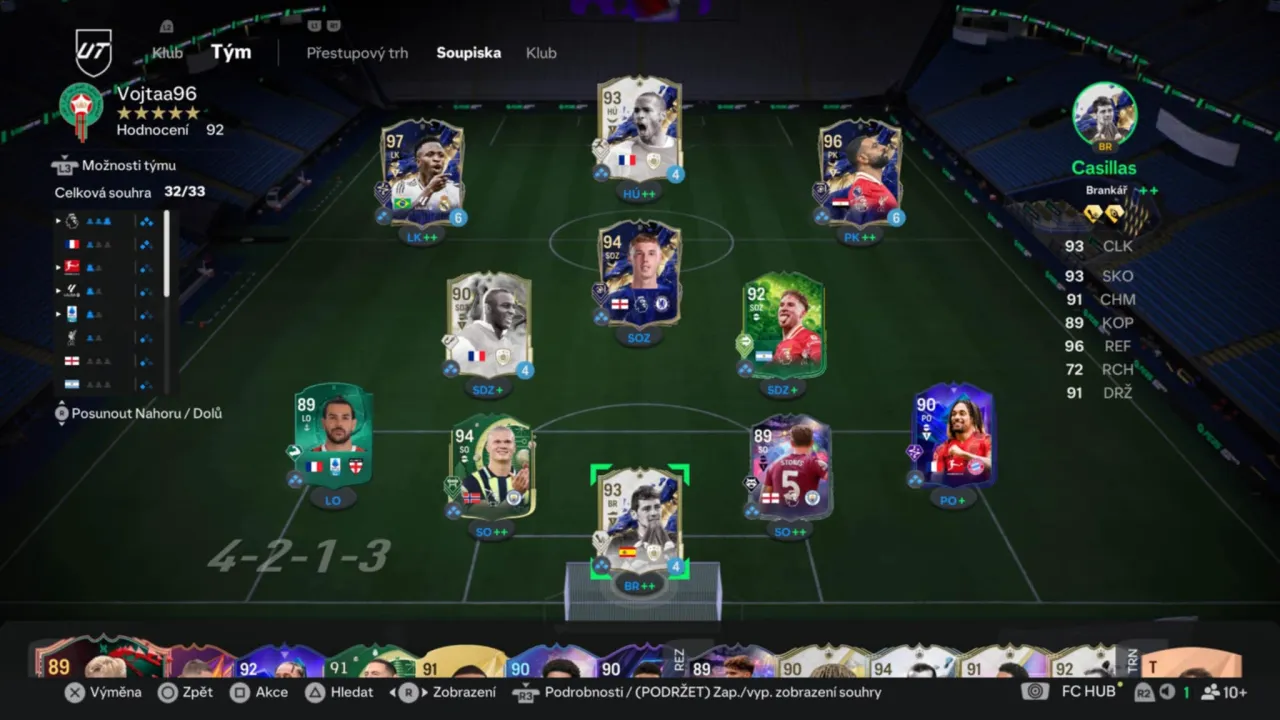Click the England flag in chemistry list

(x=72, y=360)
